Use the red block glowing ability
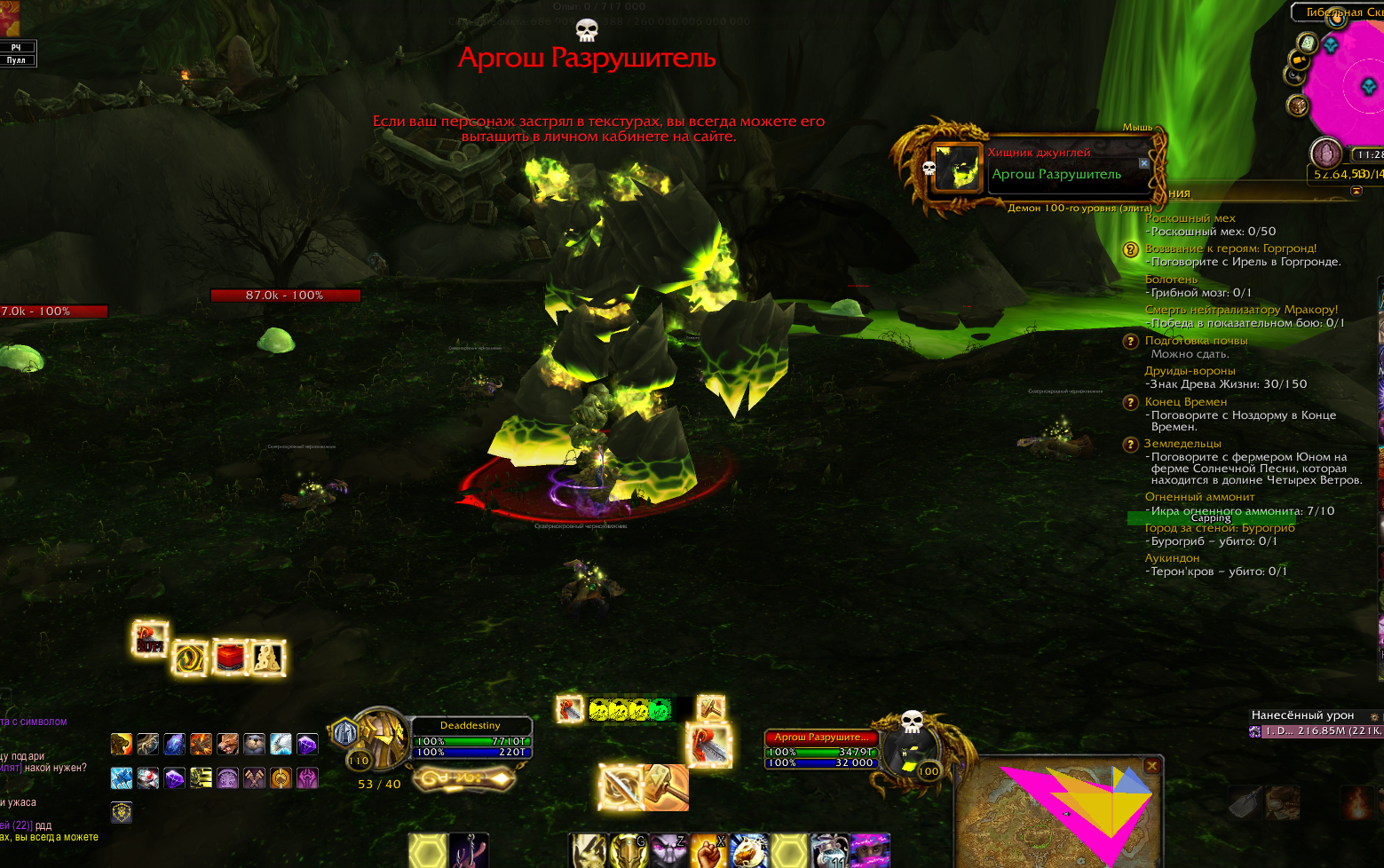Viewport: 1384px width, 868px height. pyautogui.click(x=229, y=658)
